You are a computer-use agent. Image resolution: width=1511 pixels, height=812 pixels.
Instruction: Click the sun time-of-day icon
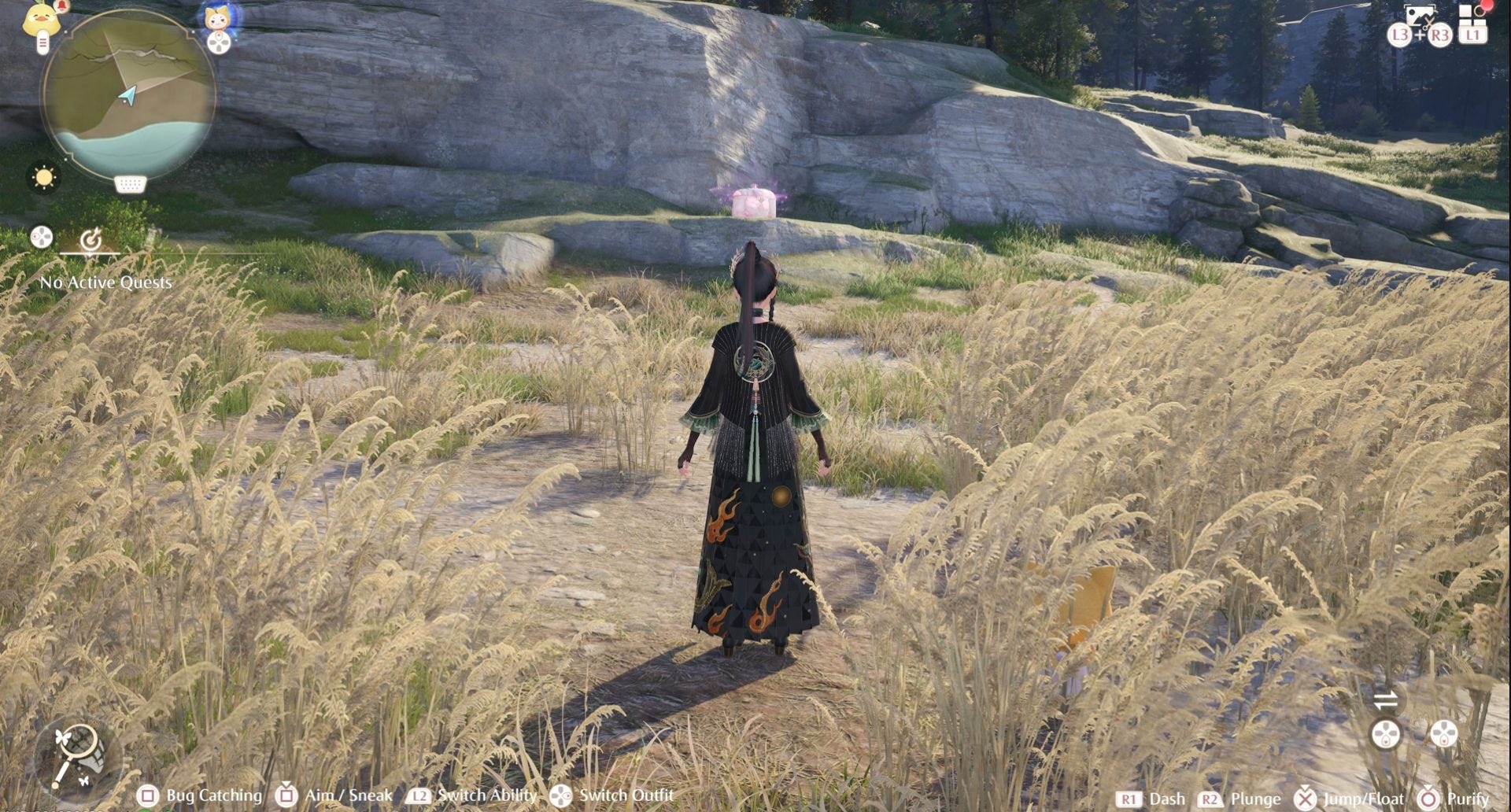pos(44,177)
